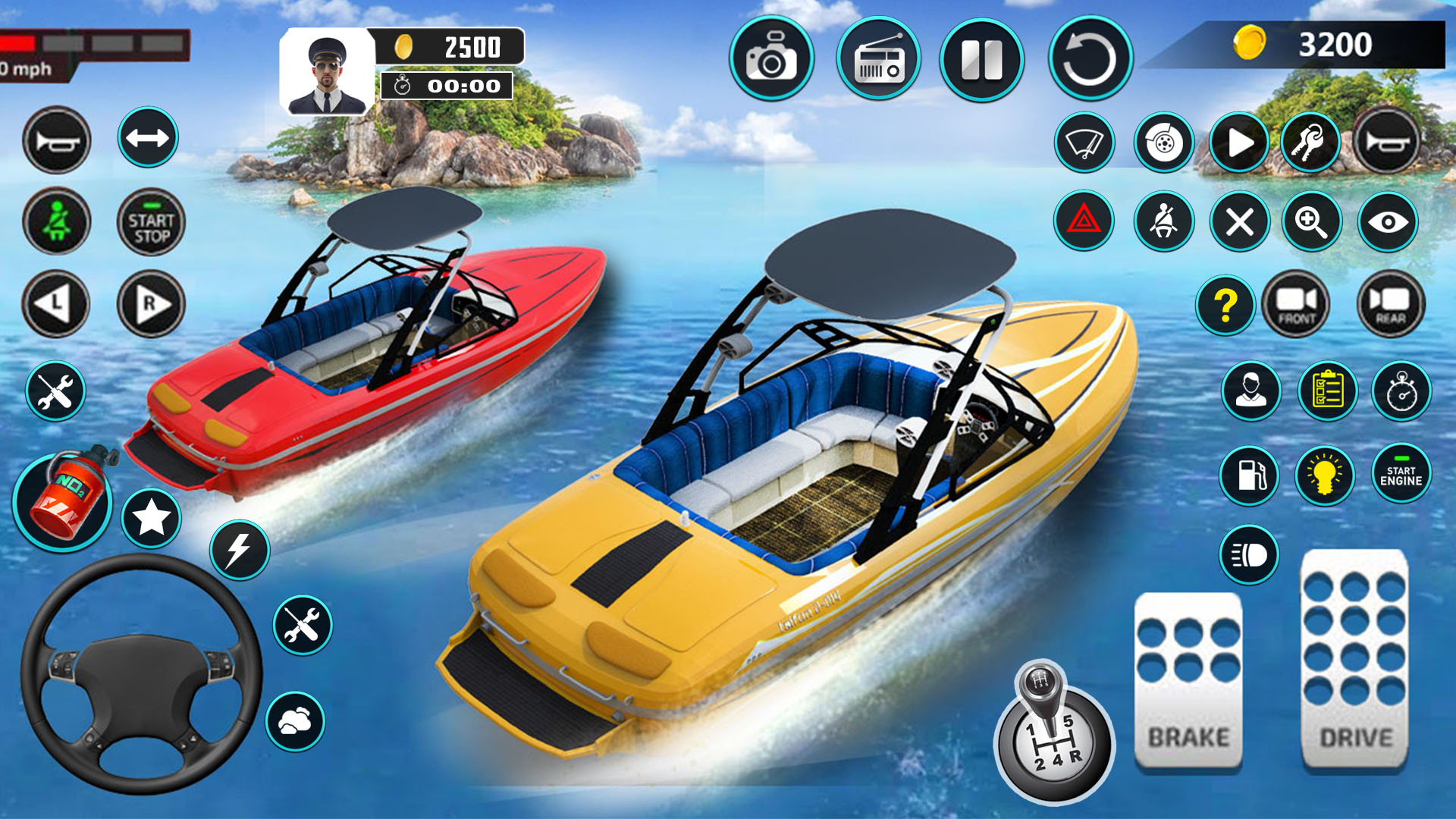
Task: Open the fuel station icon
Action: [x=1250, y=475]
